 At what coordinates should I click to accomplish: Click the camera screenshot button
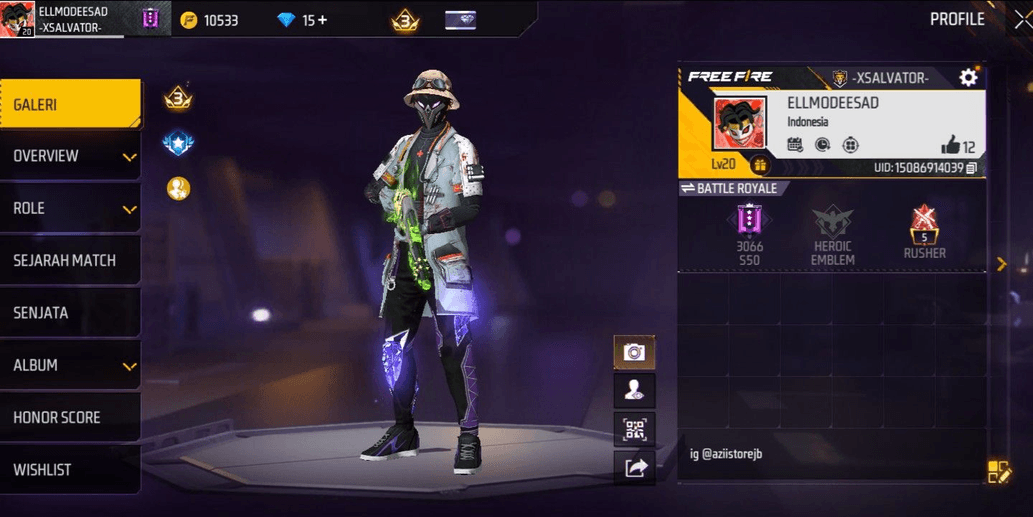pyautogui.click(x=634, y=352)
